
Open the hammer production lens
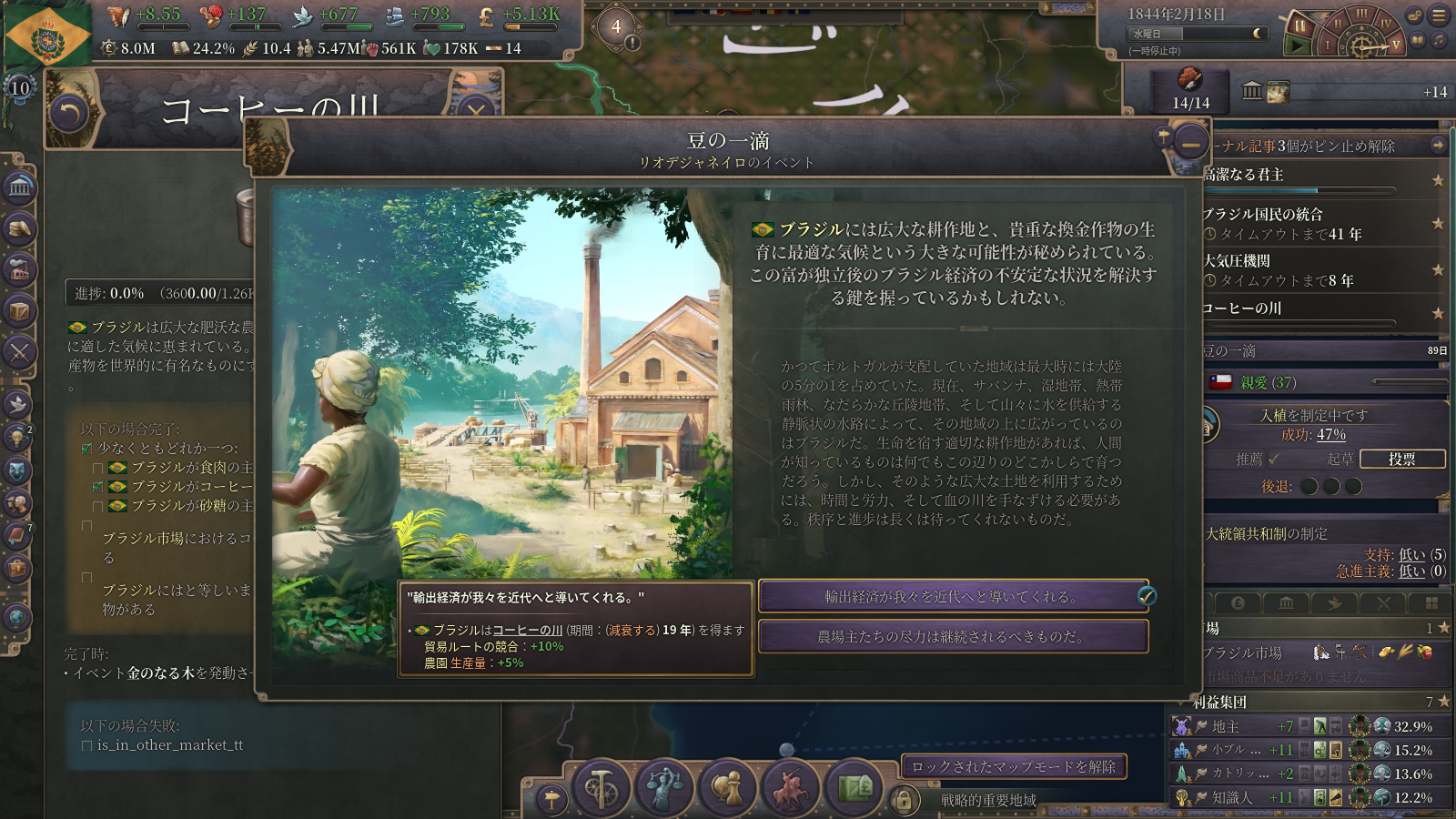(x=601, y=787)
